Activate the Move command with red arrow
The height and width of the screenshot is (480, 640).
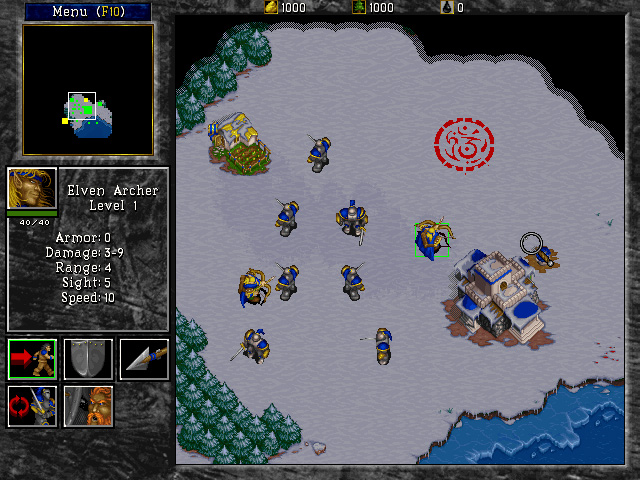(x=32, y=359)
